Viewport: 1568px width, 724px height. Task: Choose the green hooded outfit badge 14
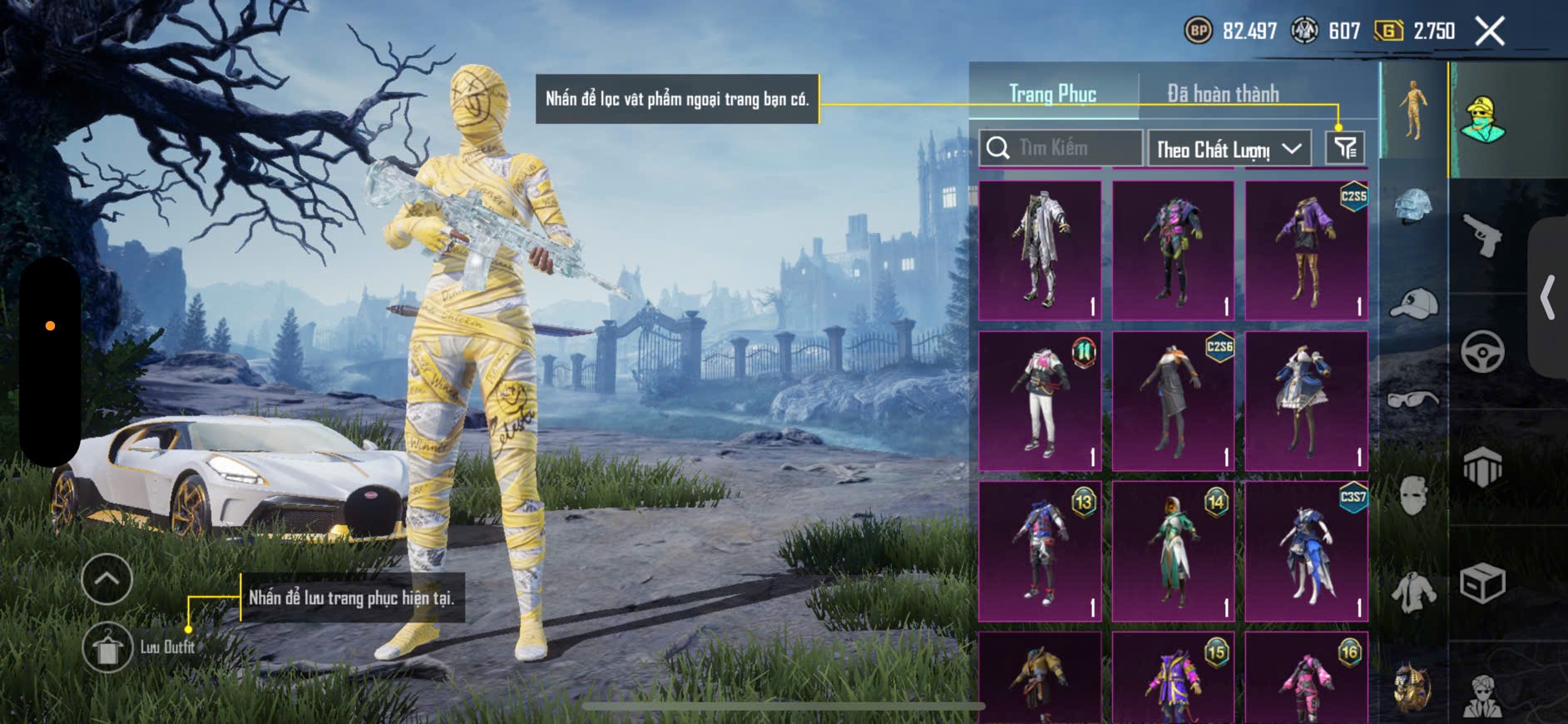coord(1173,550)
